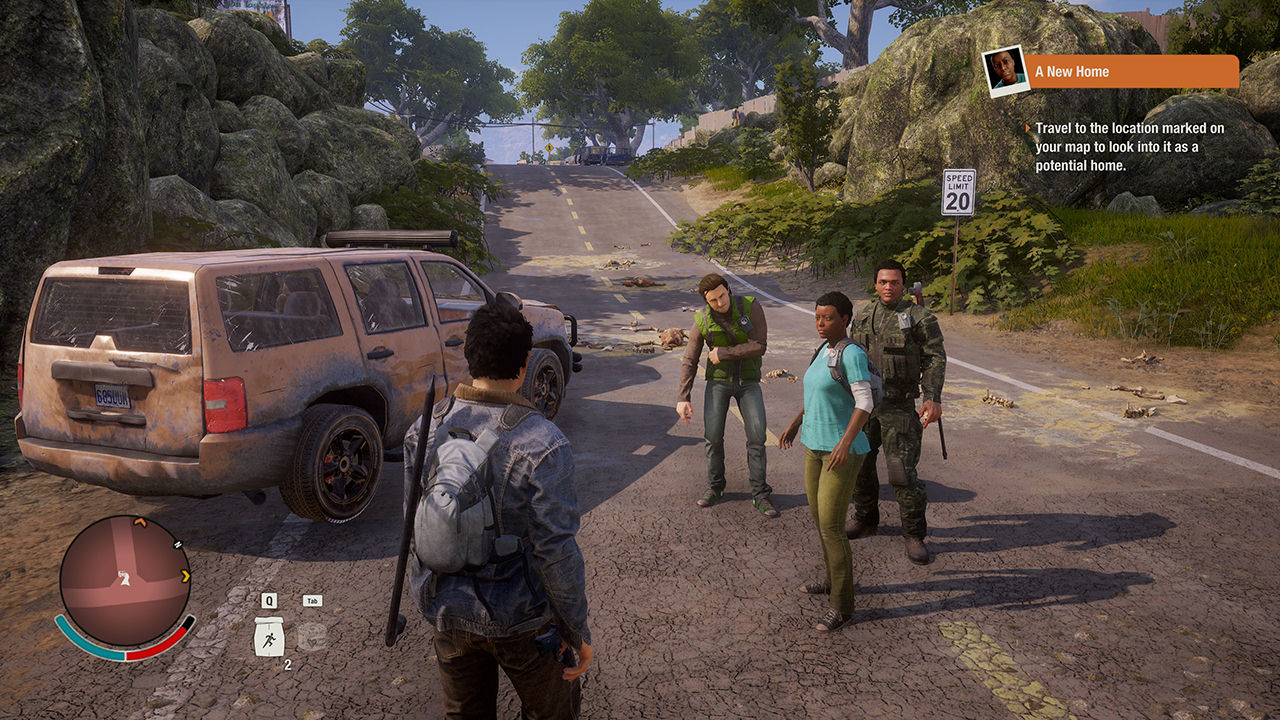Open the circular minimap
Screen dimensions: 1280x720
(x=124, y=580)
